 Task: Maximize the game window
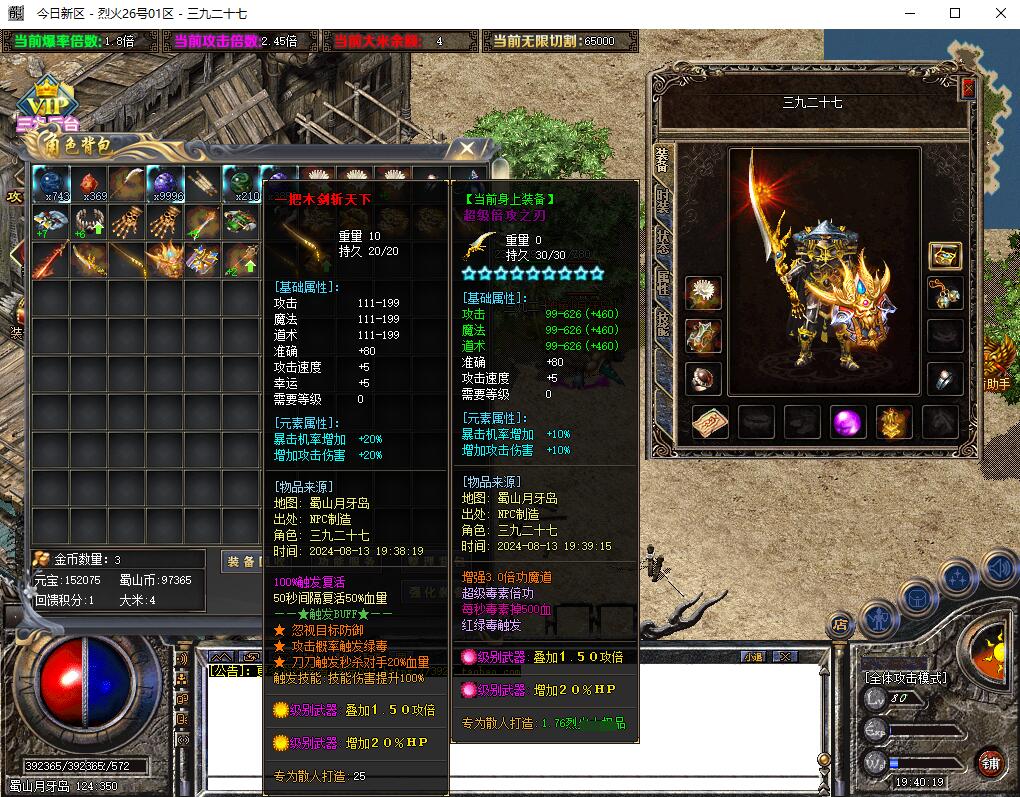point(955,13)
